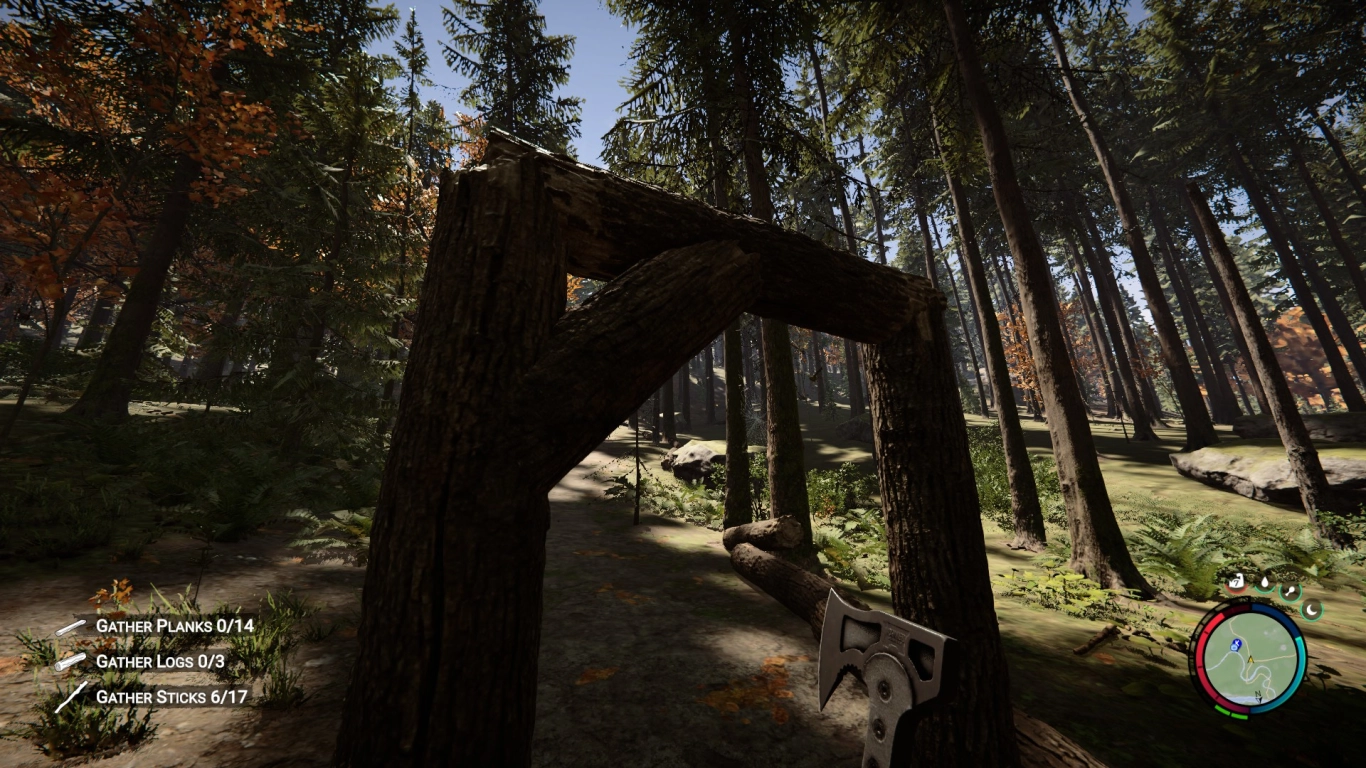Click the crescent moon time-of-day icon
The image size is (1366, 768).
click(1312, 609)
